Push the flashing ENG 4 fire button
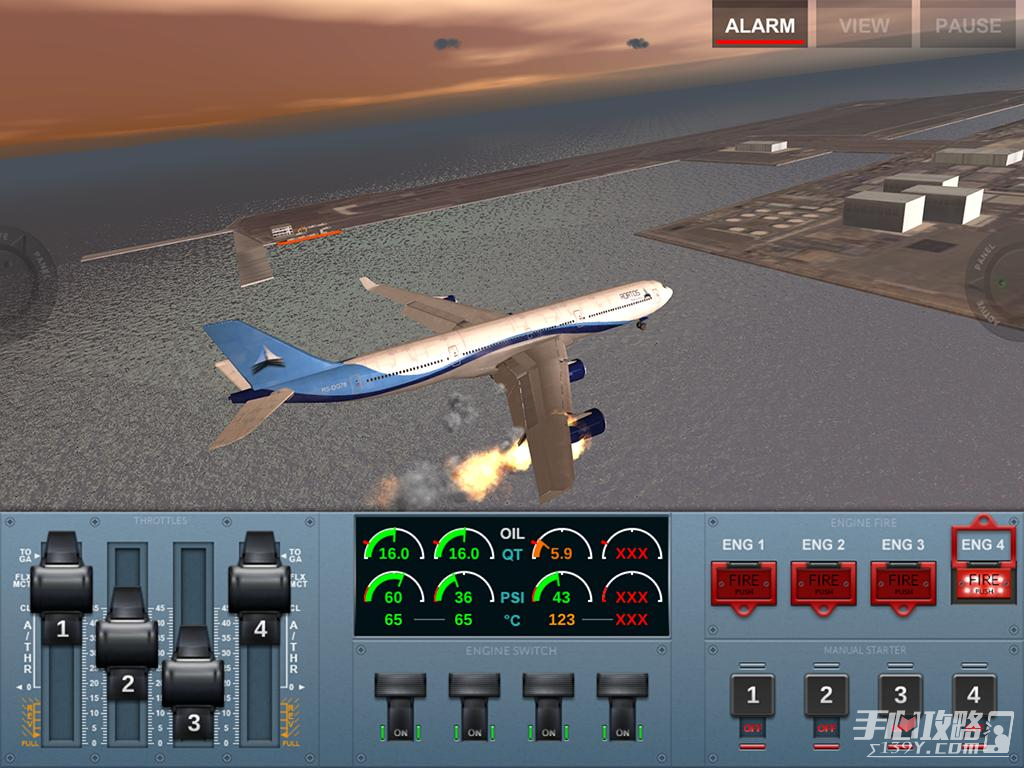 coord(983,580)
